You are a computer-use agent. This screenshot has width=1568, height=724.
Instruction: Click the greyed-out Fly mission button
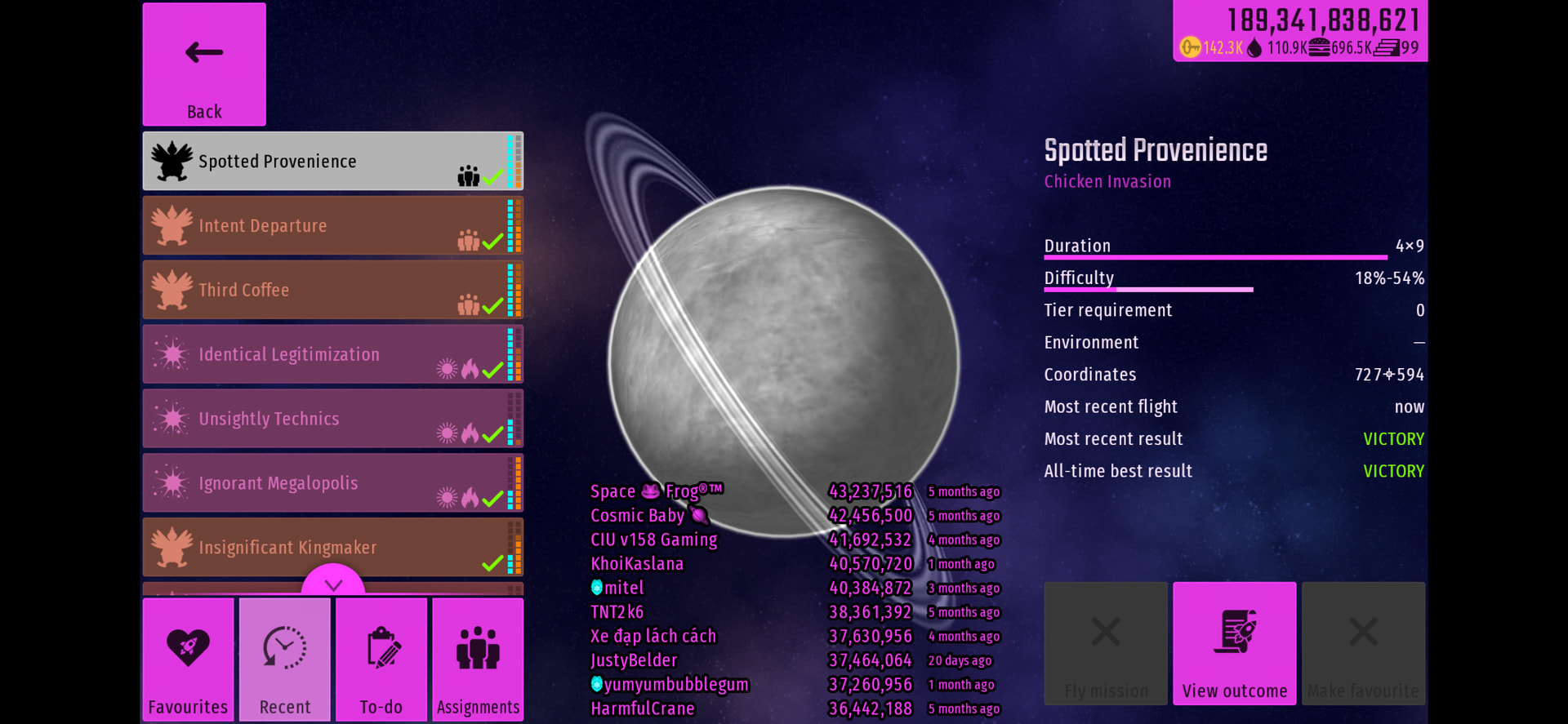click(x=1106, y=643)
